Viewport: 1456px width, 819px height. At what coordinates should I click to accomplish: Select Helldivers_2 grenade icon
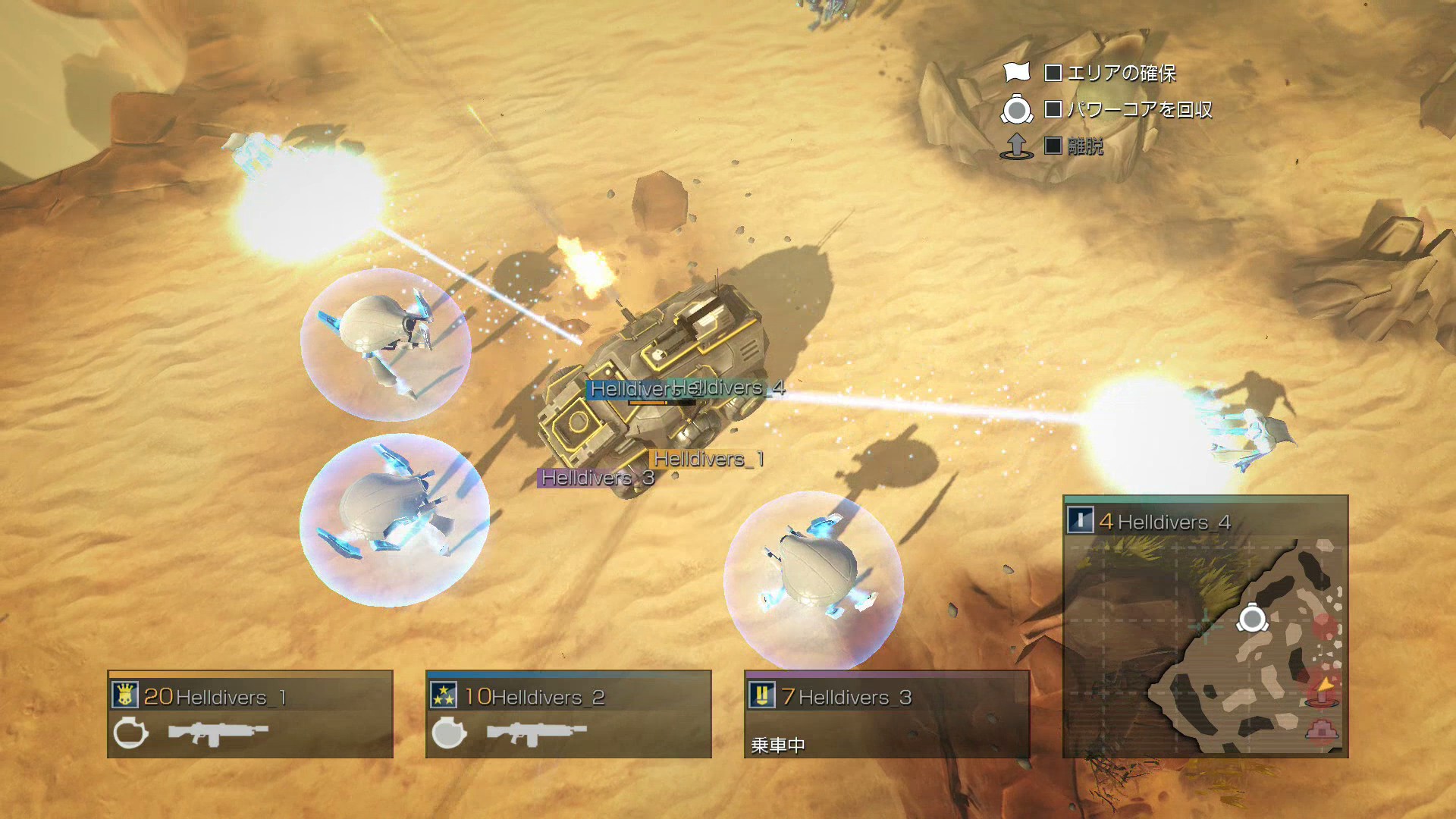pyautogui.click(x=449, y=733)
